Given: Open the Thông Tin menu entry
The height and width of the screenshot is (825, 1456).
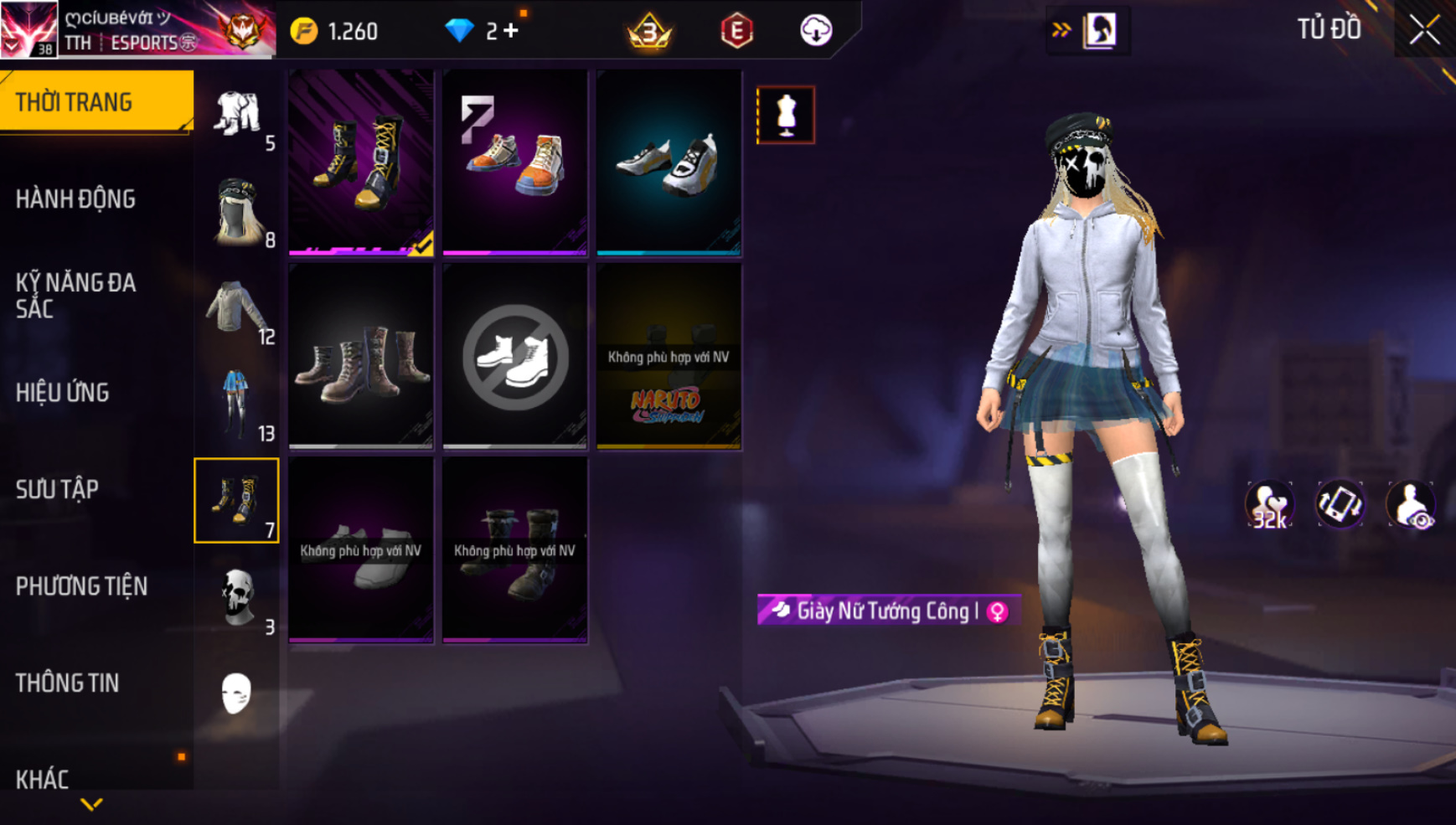Looking at the screenshot, I should coord(67,683).
